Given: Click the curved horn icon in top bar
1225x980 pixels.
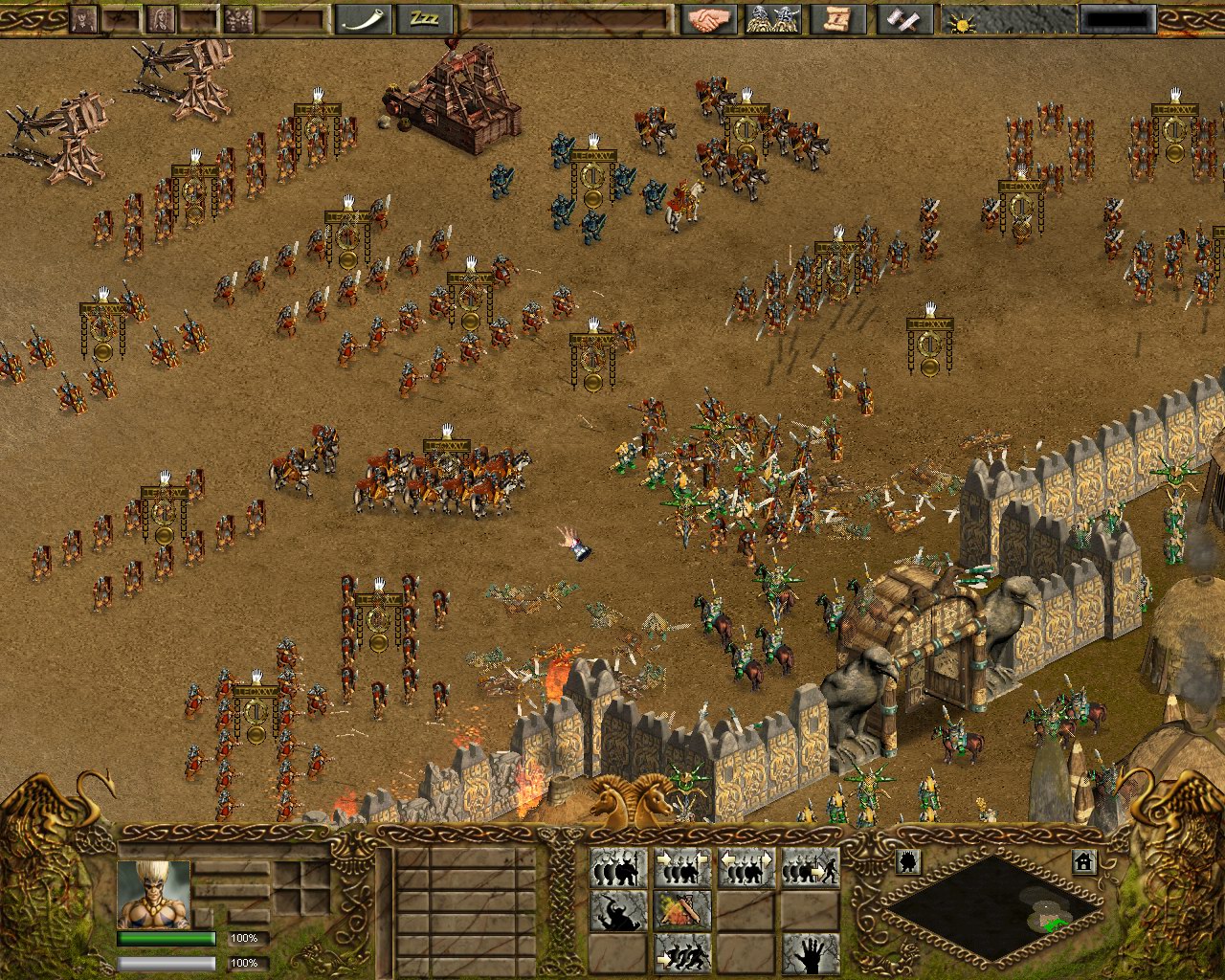Looking at the screenshot, I should click(x=362, y=19).
